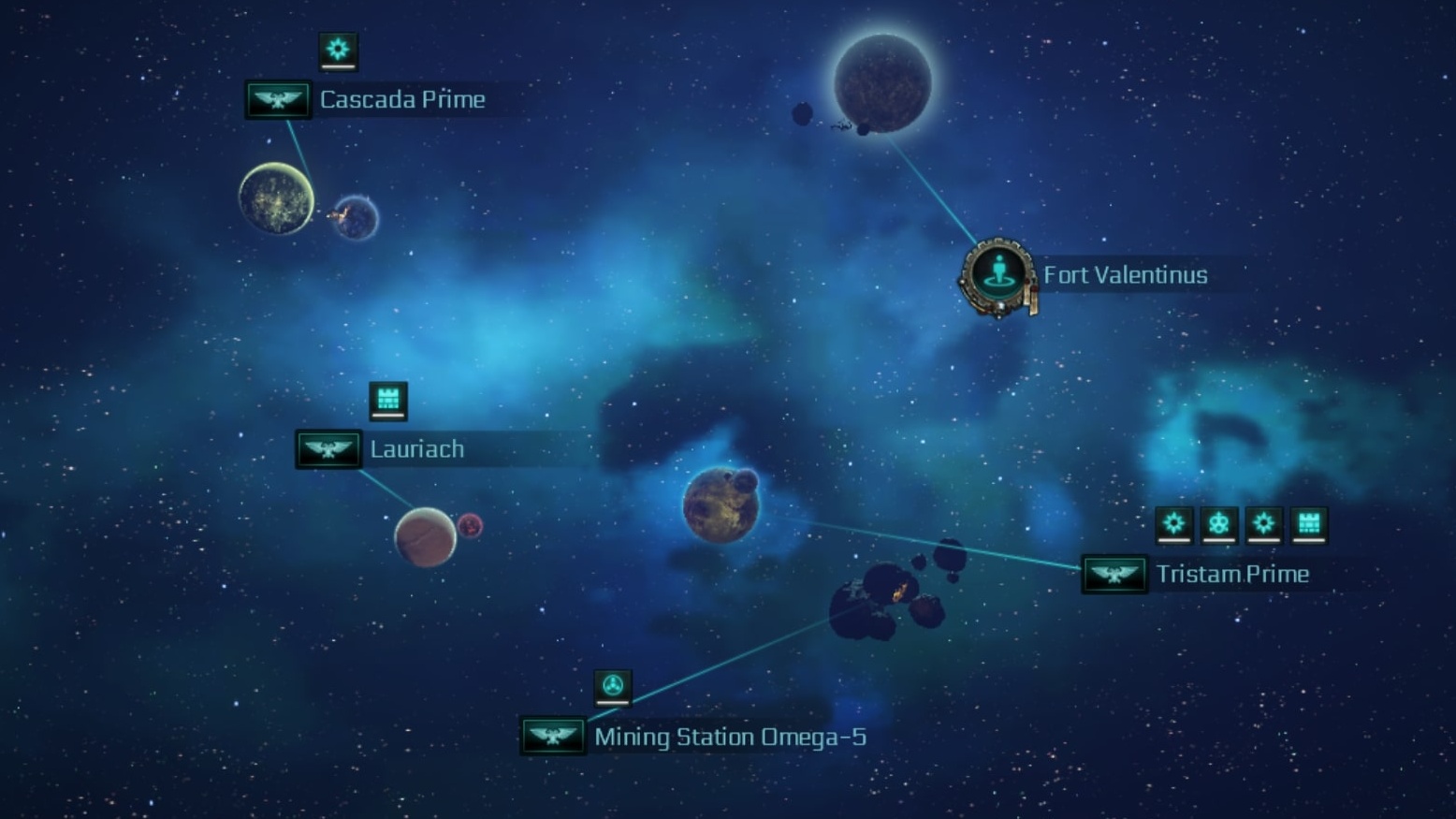The height and width of the screenshot is (819, 1456).
Task: Select the Cascada Prime planet marker
Action: click(278, 99)
